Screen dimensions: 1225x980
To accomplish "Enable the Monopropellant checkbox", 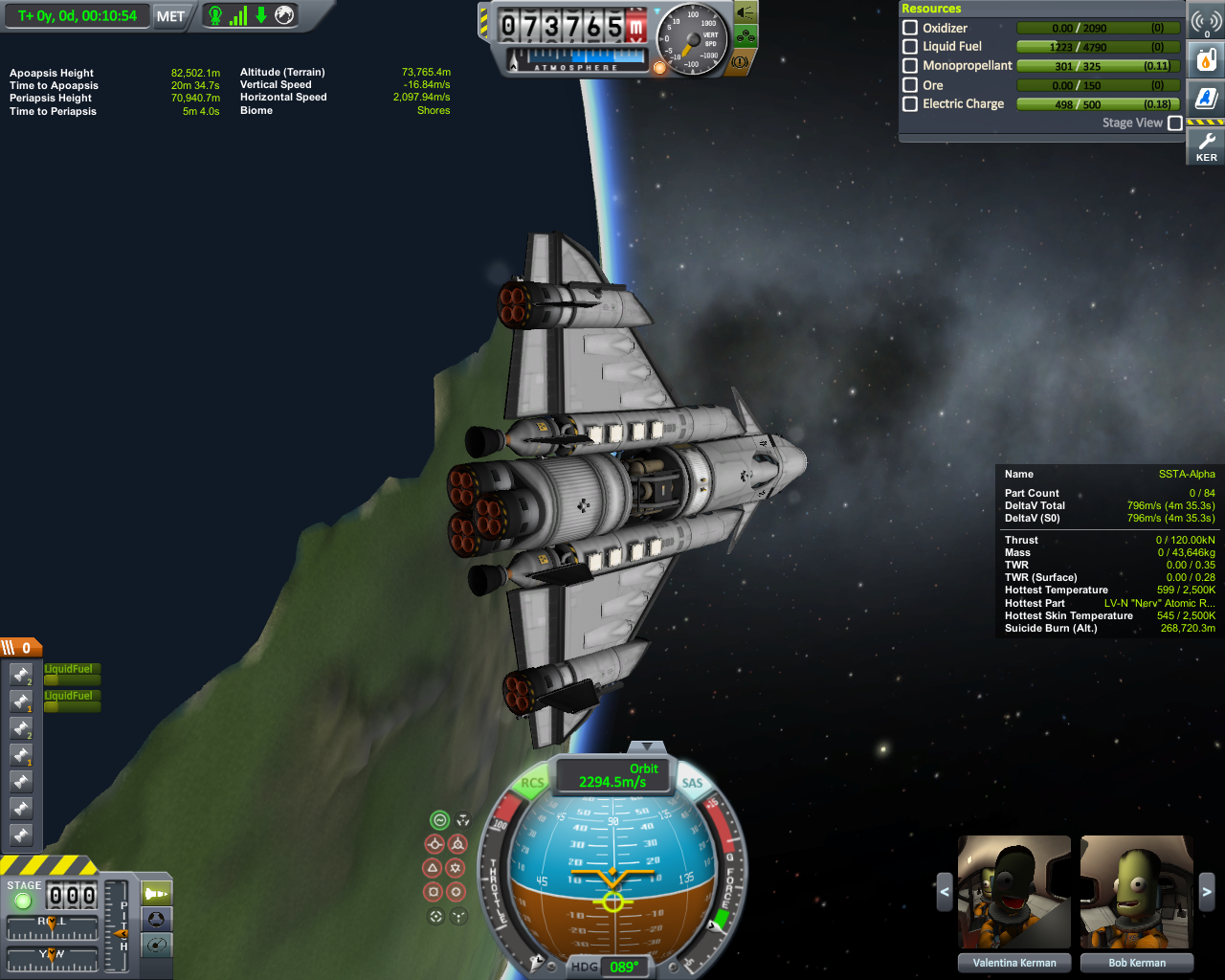I will 910,66.
